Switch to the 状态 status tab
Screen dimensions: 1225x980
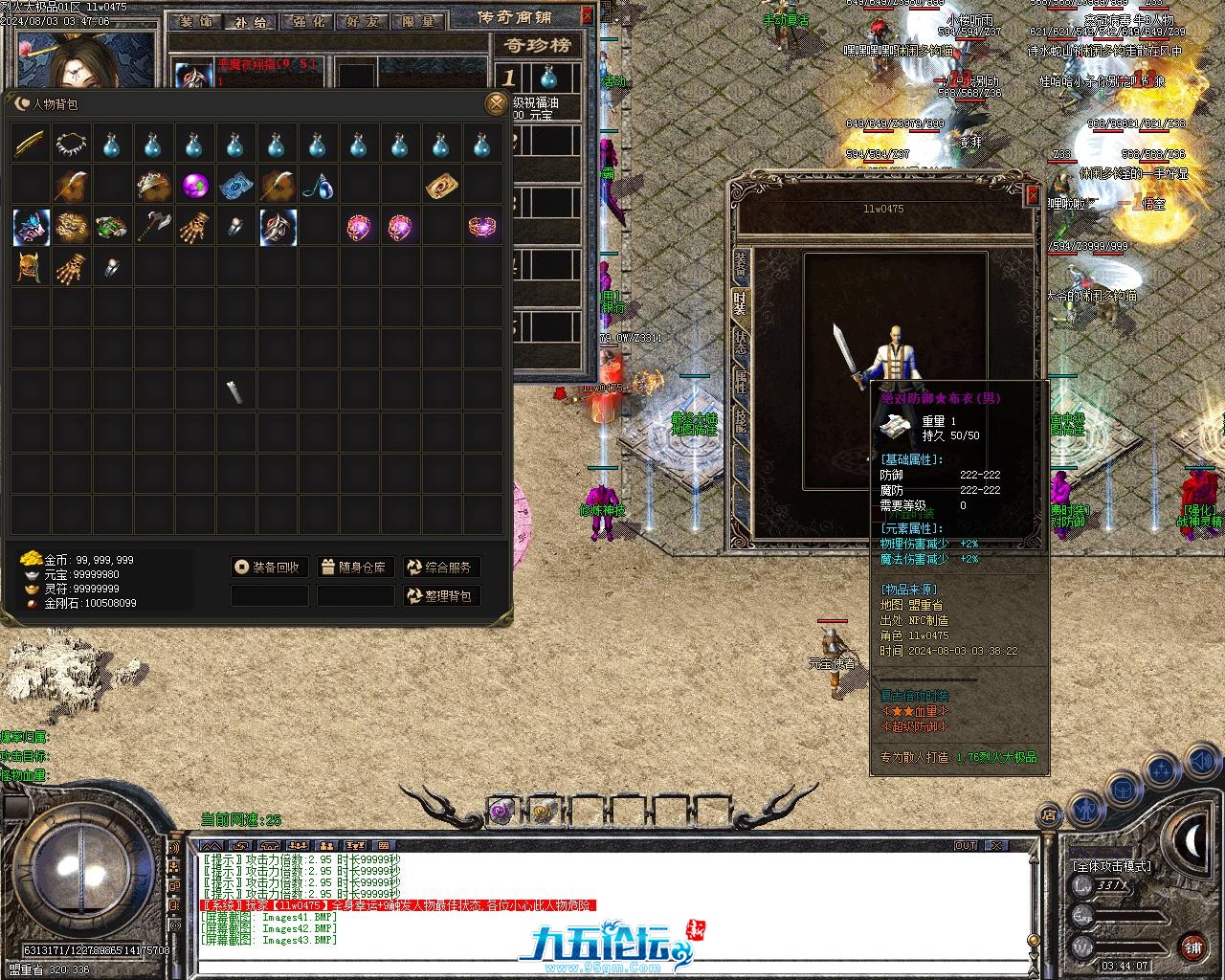[740, 342]
